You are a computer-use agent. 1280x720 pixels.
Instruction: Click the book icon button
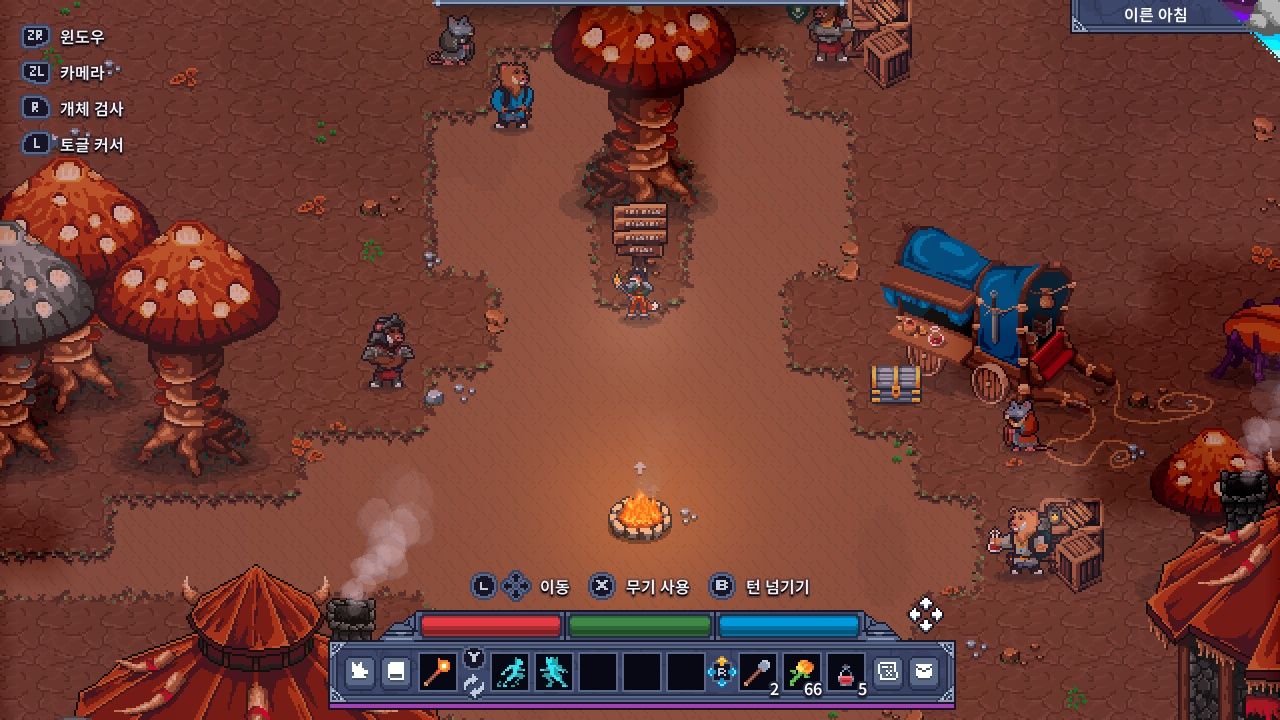[x=396, y=672]
